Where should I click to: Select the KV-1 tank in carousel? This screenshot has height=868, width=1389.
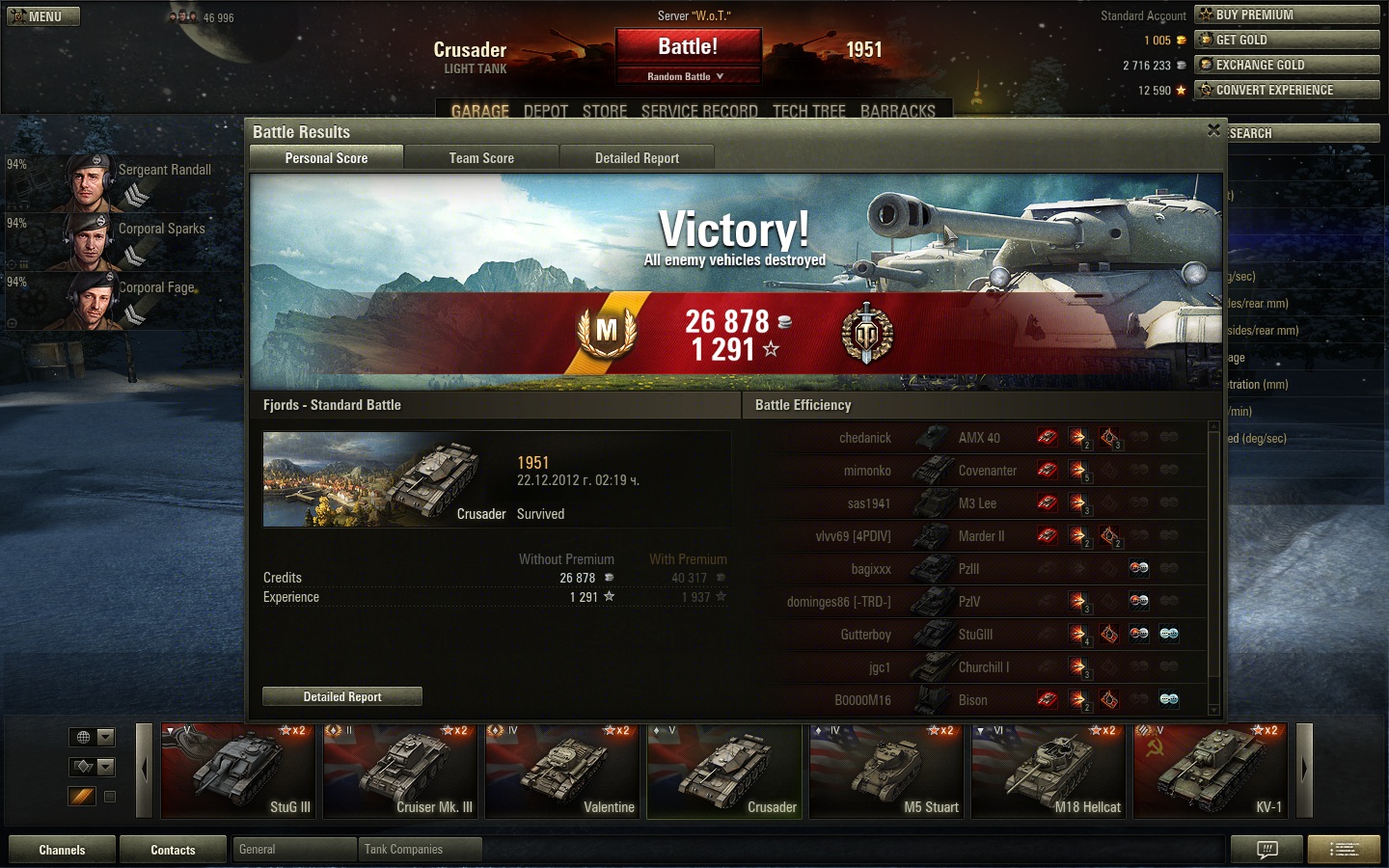pos(1210,771)
